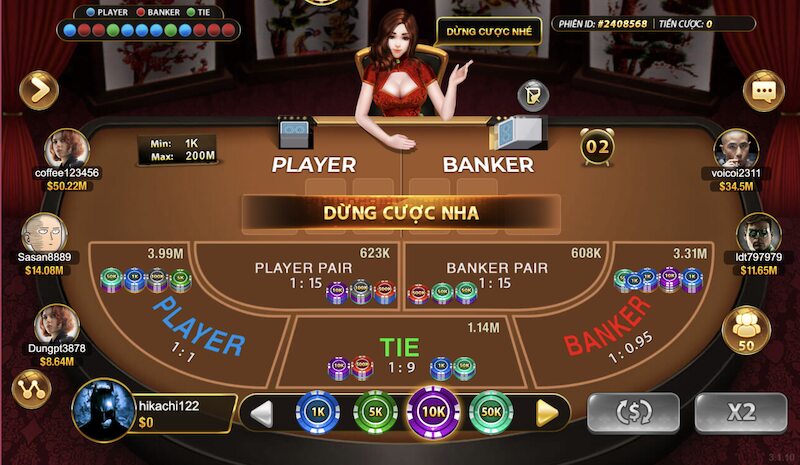
Task: Expand the side menu arrow button
Action: coord(38,91)
